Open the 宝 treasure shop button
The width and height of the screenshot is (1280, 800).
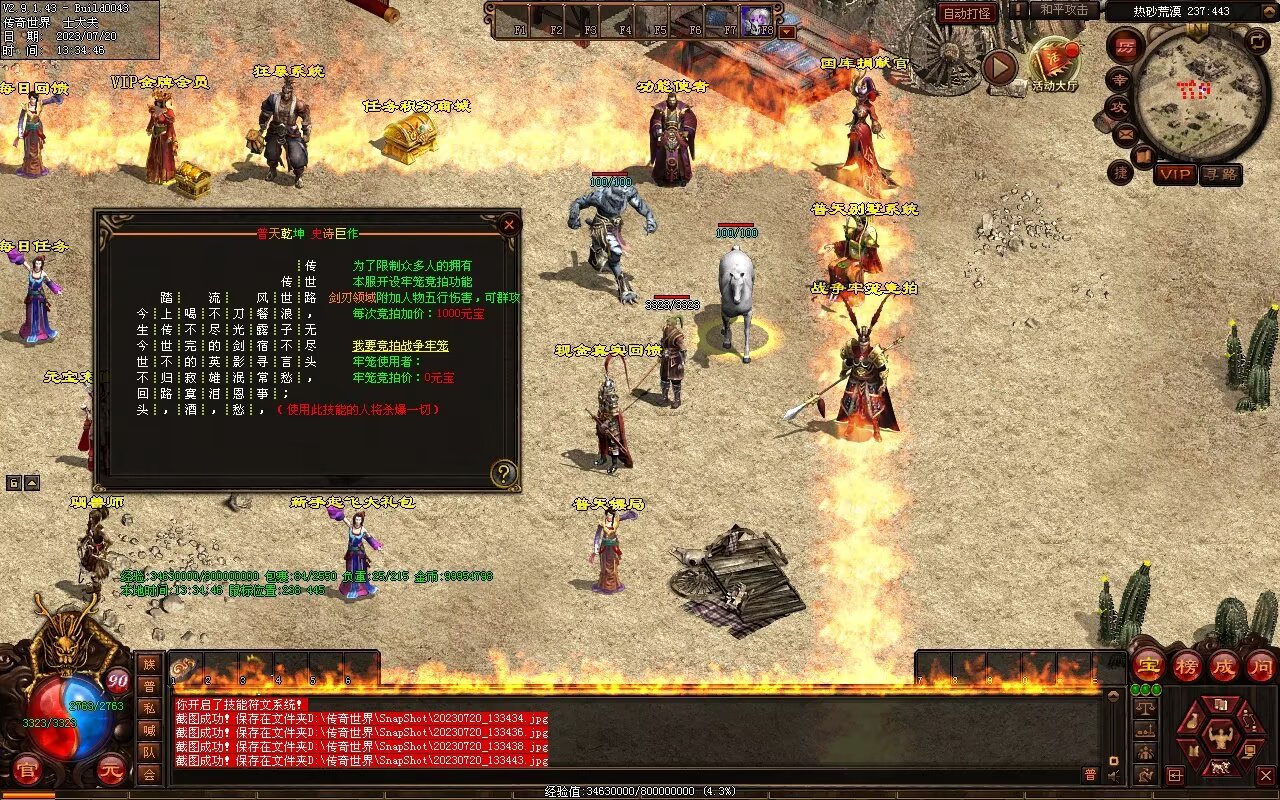tap(1148, 666)
